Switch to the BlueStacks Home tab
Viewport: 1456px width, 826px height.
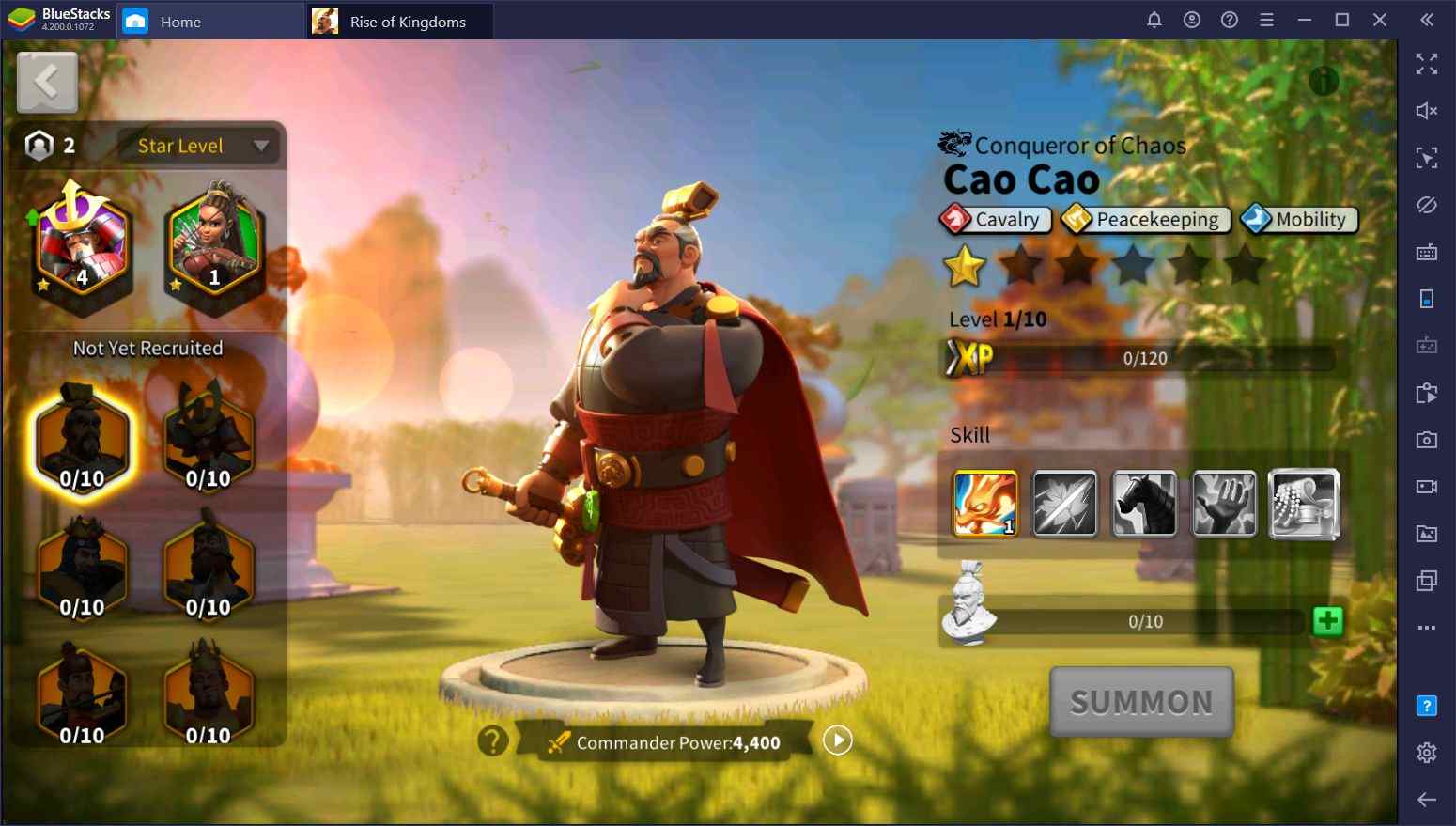coord(179,22)
